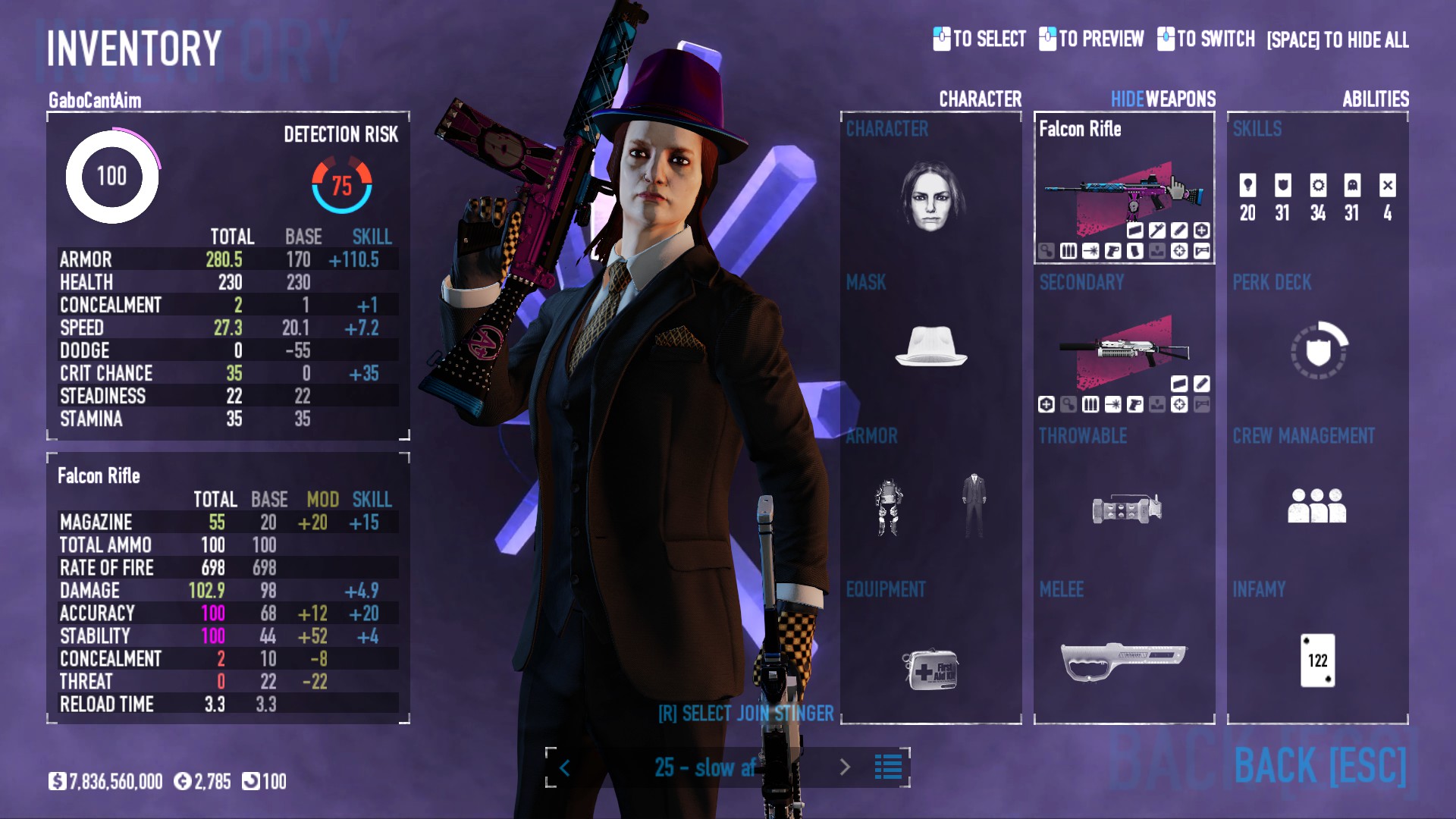Select the Falcon Rifle primary weapon slot
The image size is (1456, 819).
(1124, 197)
